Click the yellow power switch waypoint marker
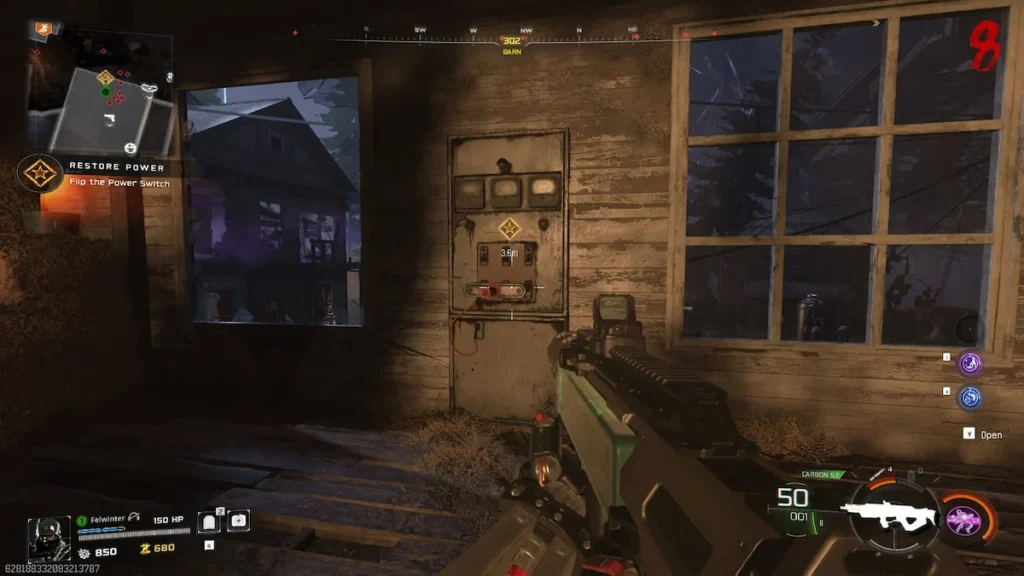The image size is (1024, 576). click(x=509, y=227)
